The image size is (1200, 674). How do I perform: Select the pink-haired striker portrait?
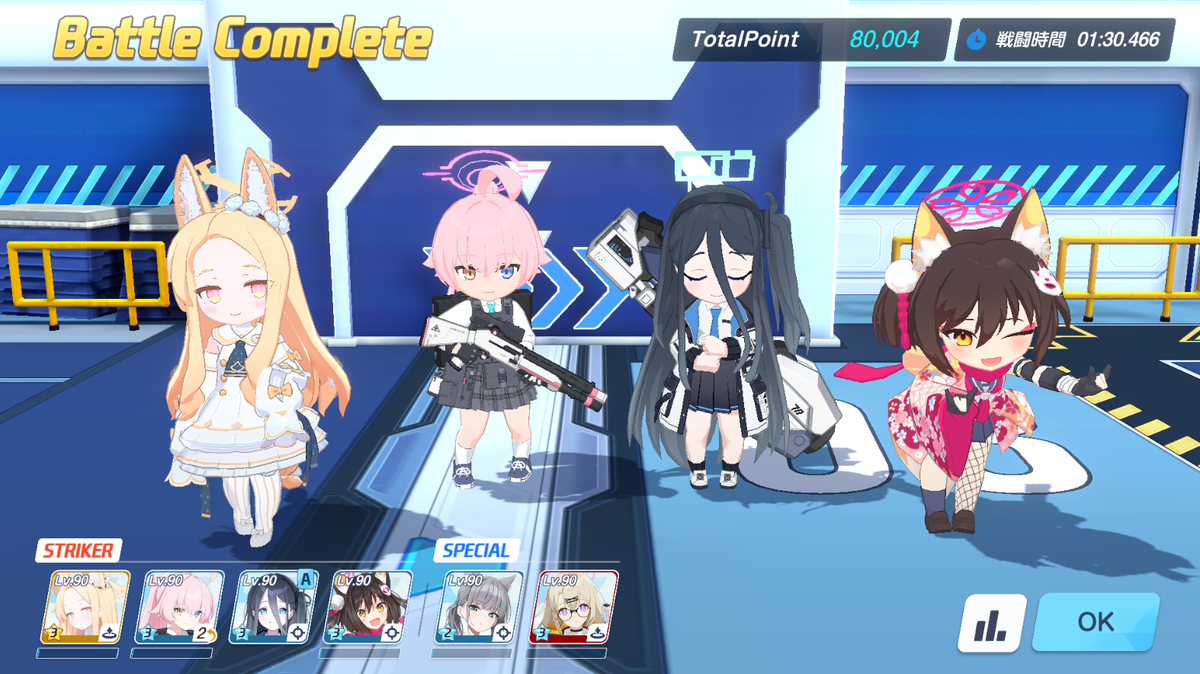tap(180, 607)
